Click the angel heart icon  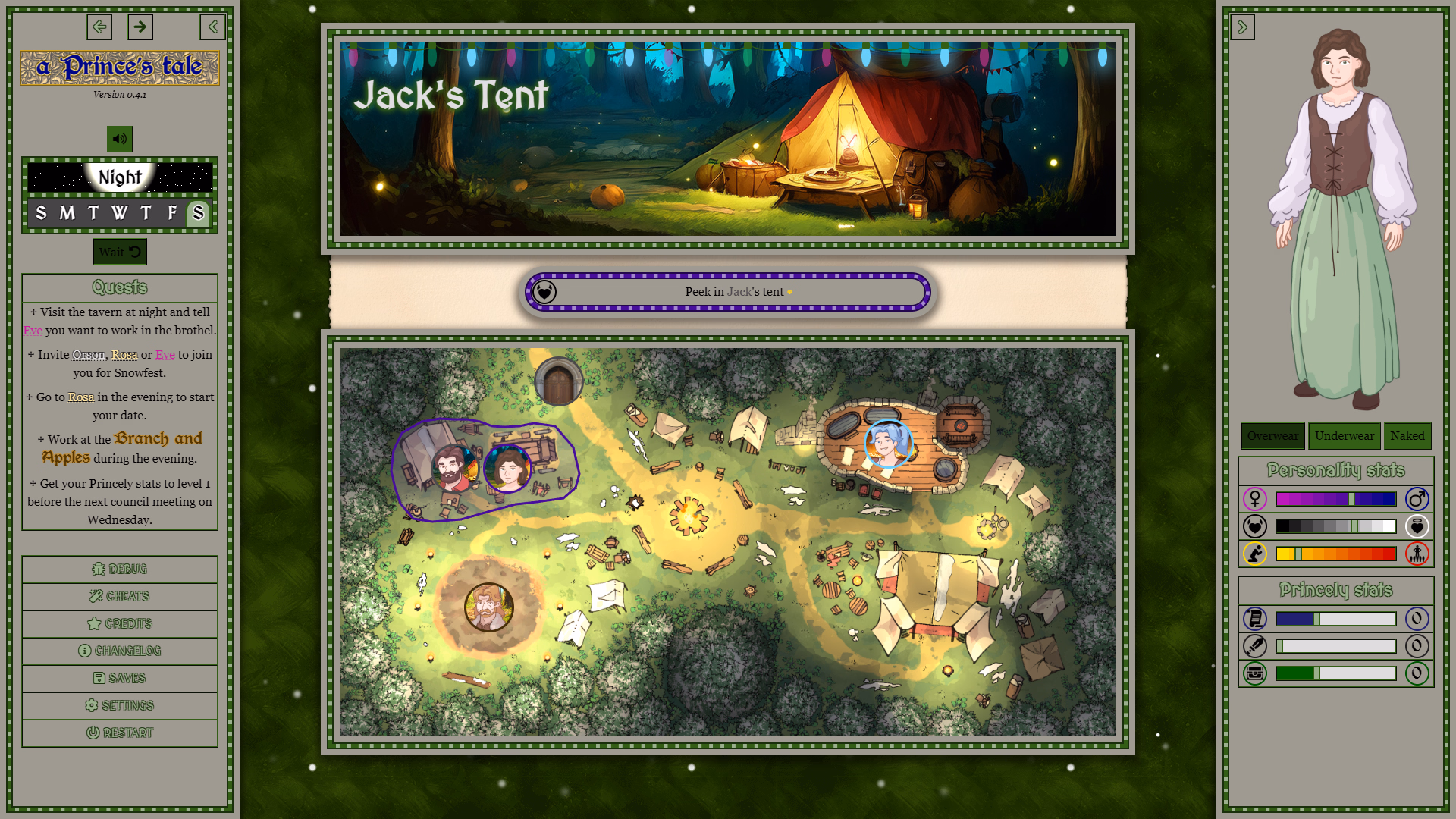pos(1417,526)
